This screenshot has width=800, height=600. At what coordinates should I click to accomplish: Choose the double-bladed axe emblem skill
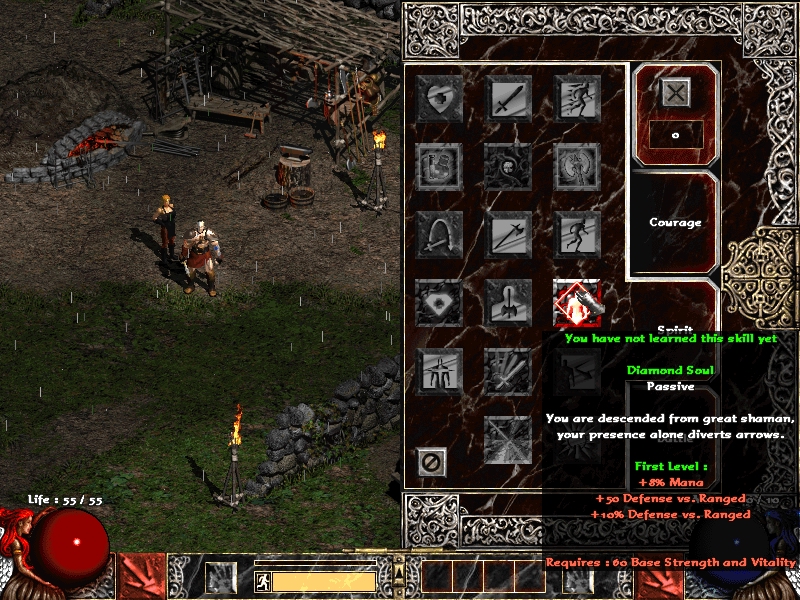(x=578, y=165)
